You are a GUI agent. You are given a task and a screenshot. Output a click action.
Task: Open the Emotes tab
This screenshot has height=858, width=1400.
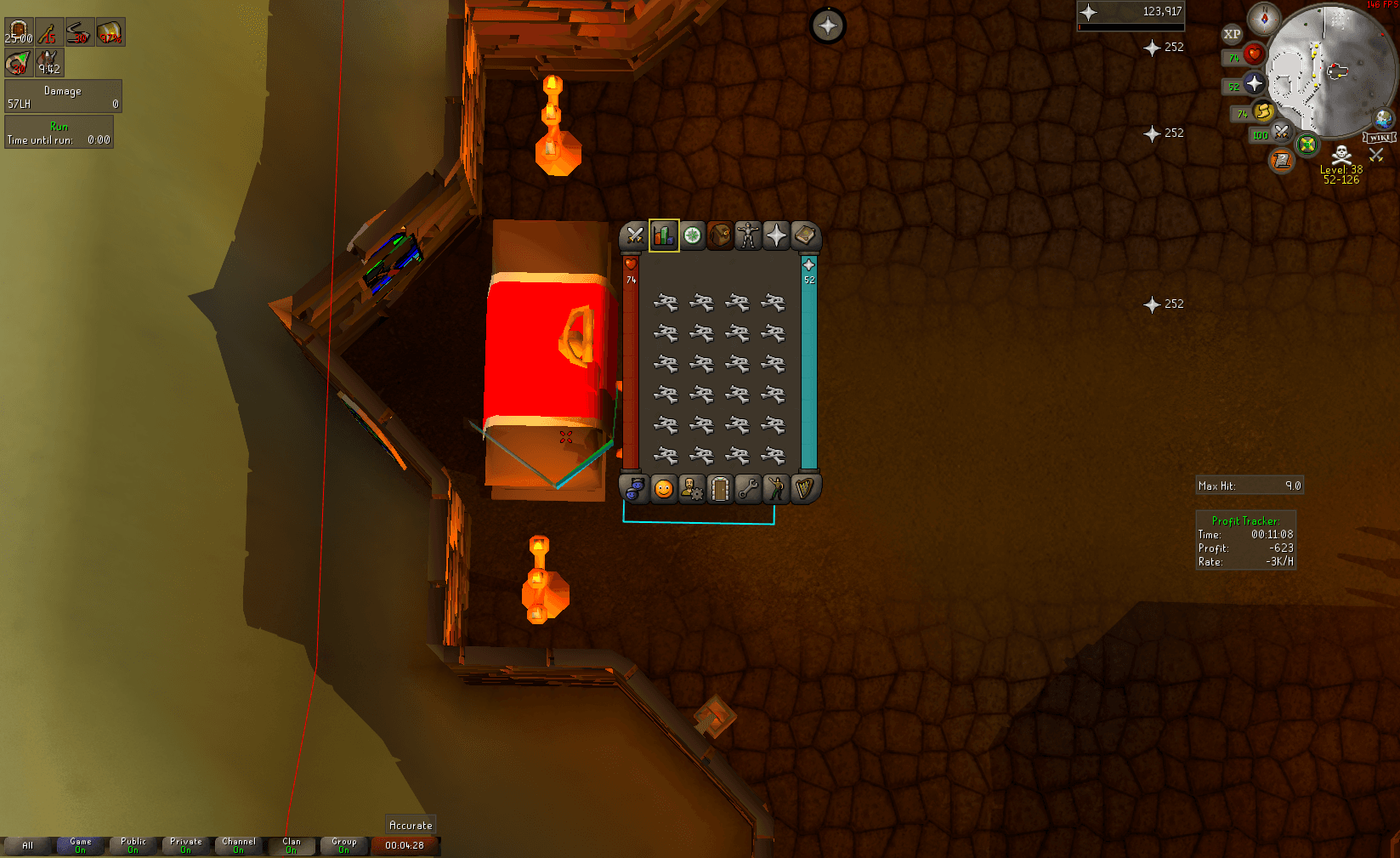(x=776, y=489)
